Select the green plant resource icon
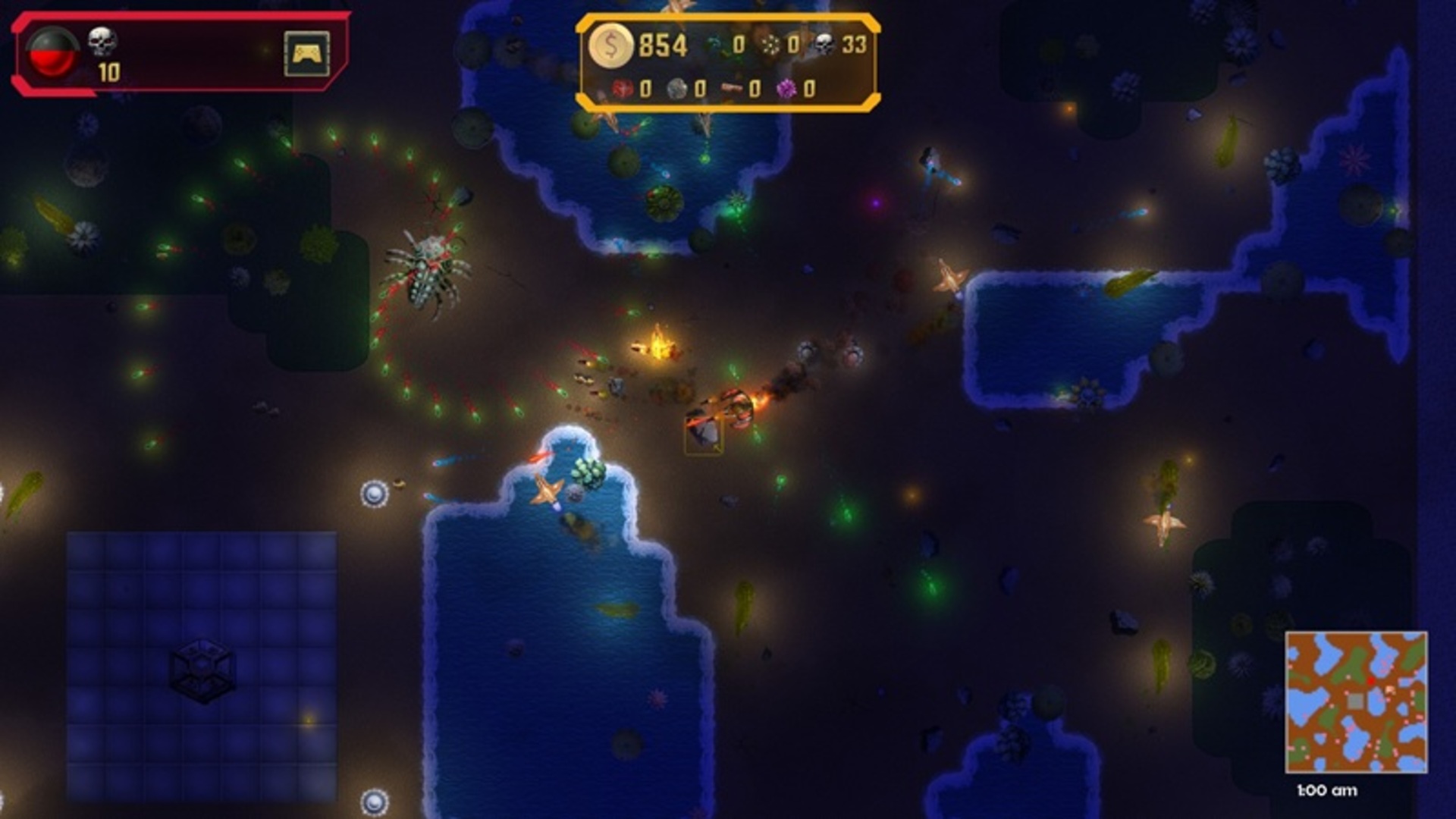 coord(717,45)
